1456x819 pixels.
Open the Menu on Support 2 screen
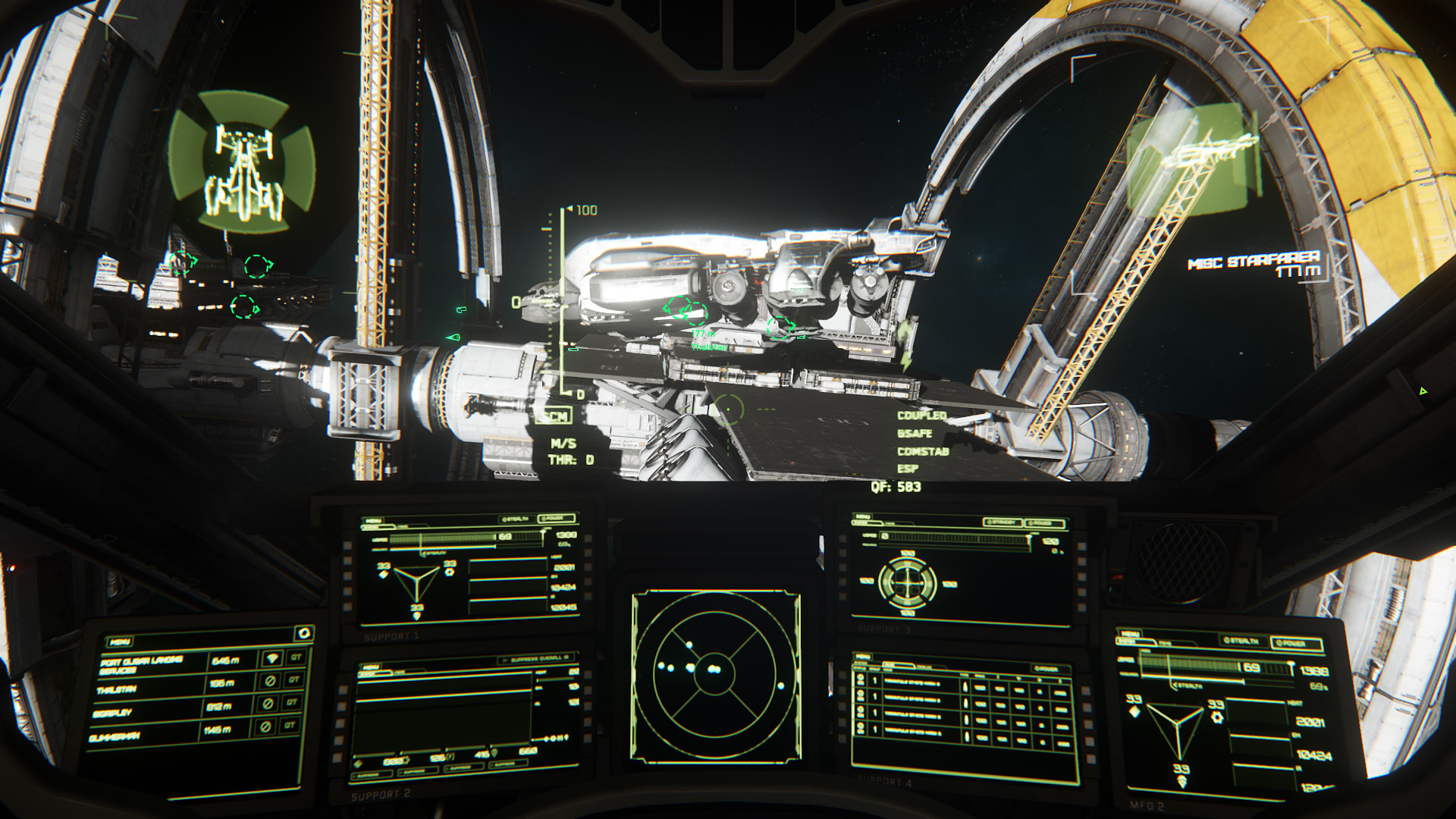tap(370, 667)
